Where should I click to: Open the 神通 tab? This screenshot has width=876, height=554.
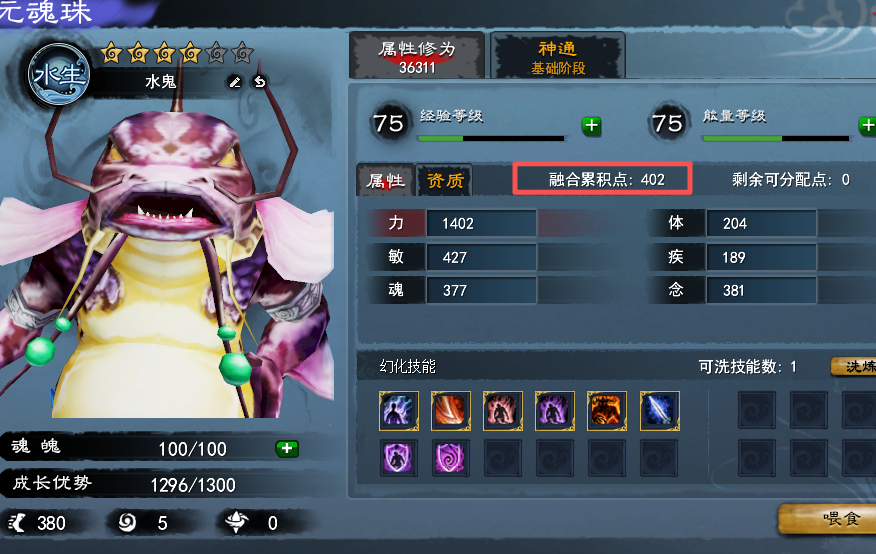[558, 57]
